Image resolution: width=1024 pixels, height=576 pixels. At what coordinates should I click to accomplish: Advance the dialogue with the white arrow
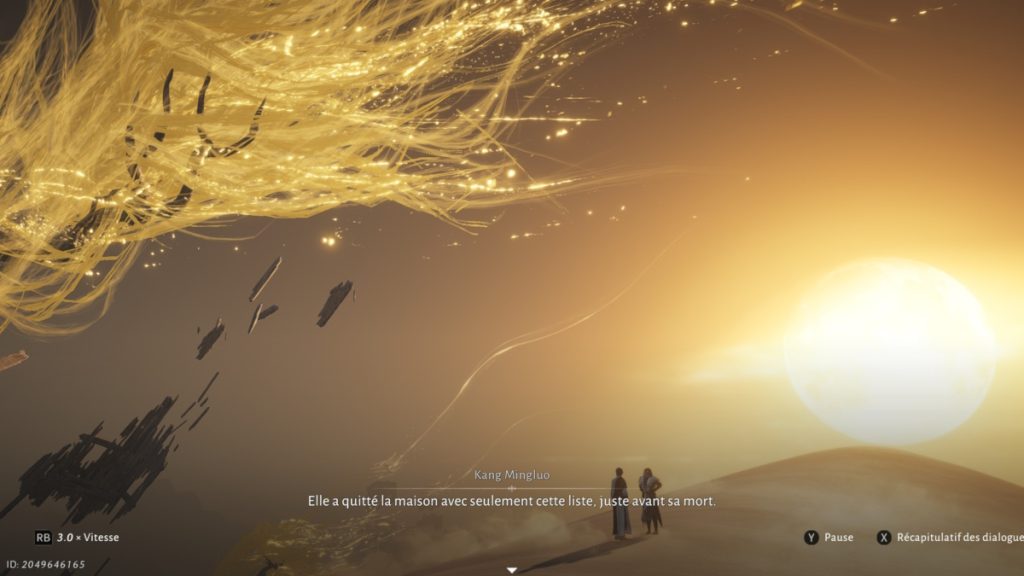click(x=512, y=570)
